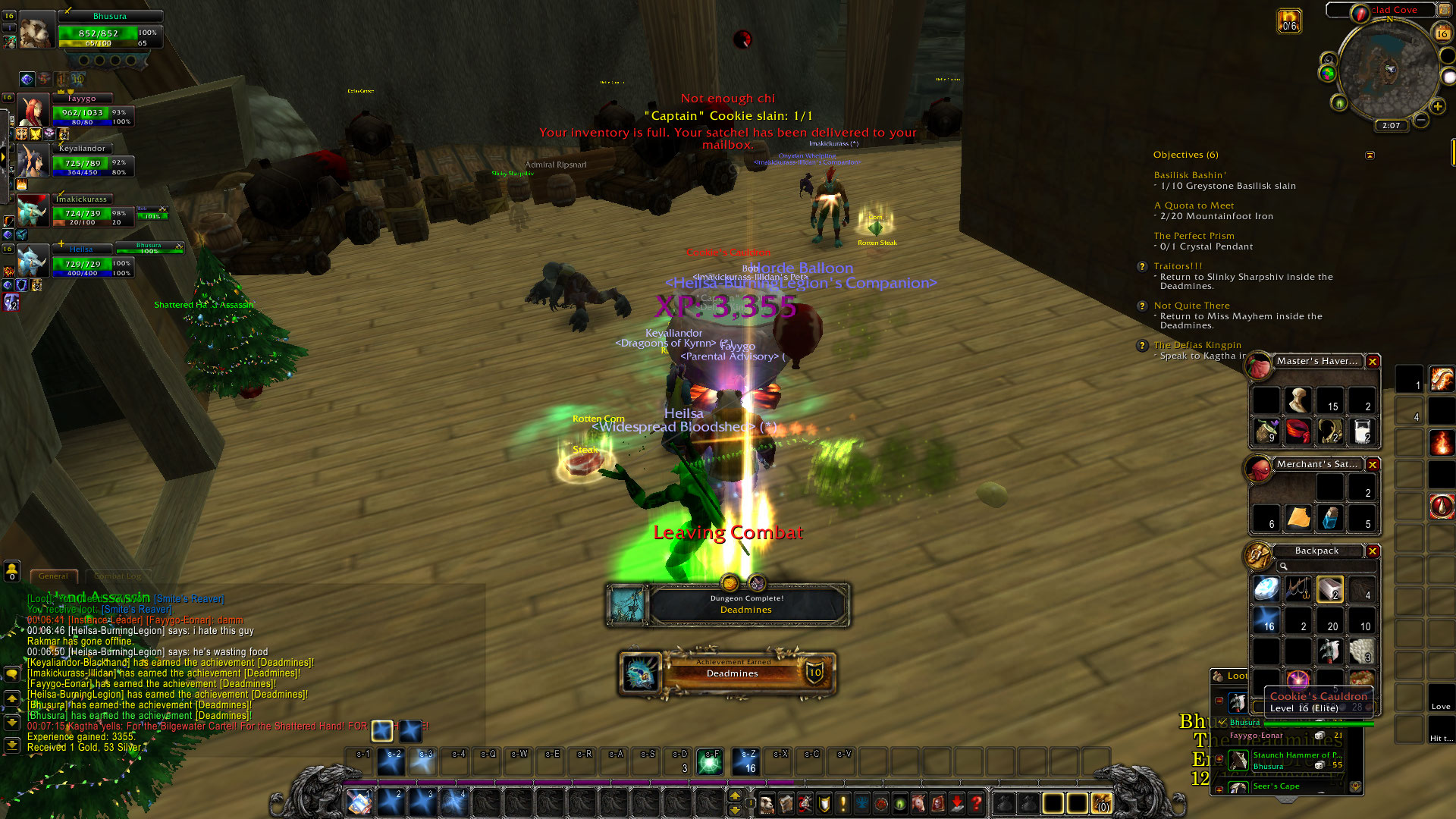
Task: Open the red question mark help button
Action: (x=977, y=802)
